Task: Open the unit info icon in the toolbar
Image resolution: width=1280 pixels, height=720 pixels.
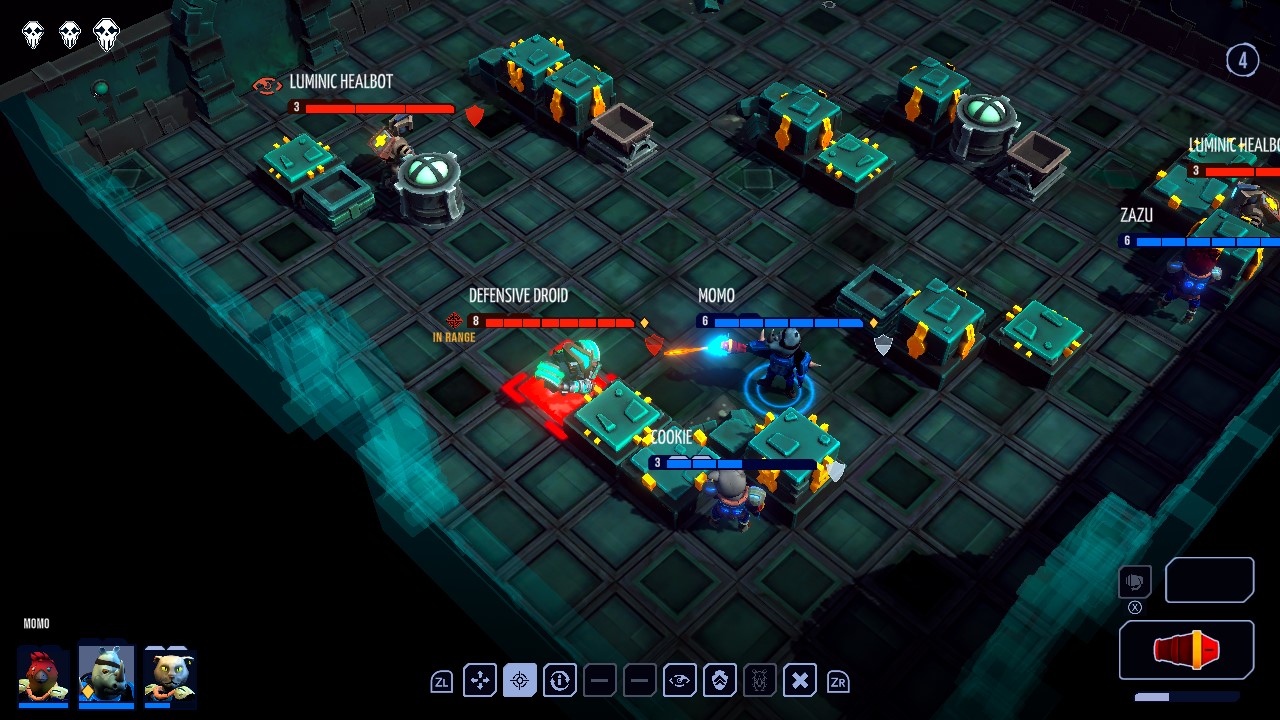Action: (x=559, y=680)
